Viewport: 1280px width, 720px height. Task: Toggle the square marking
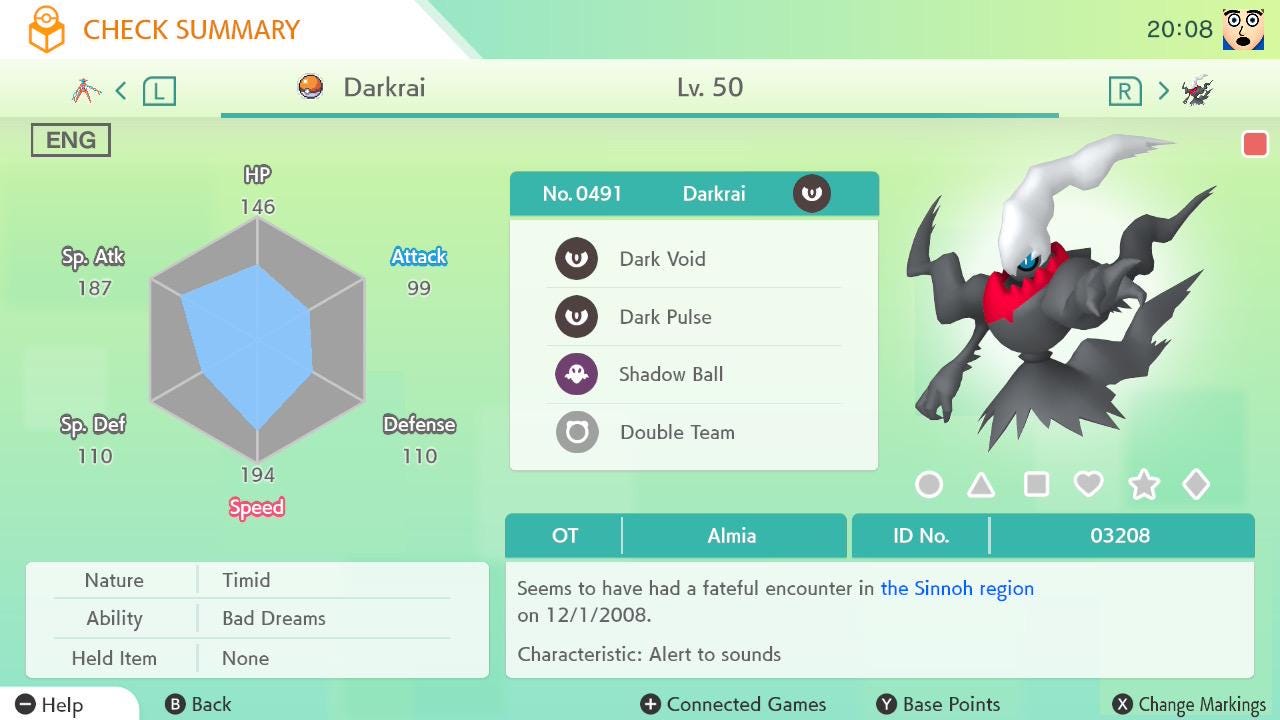(x=1036, y=485)
